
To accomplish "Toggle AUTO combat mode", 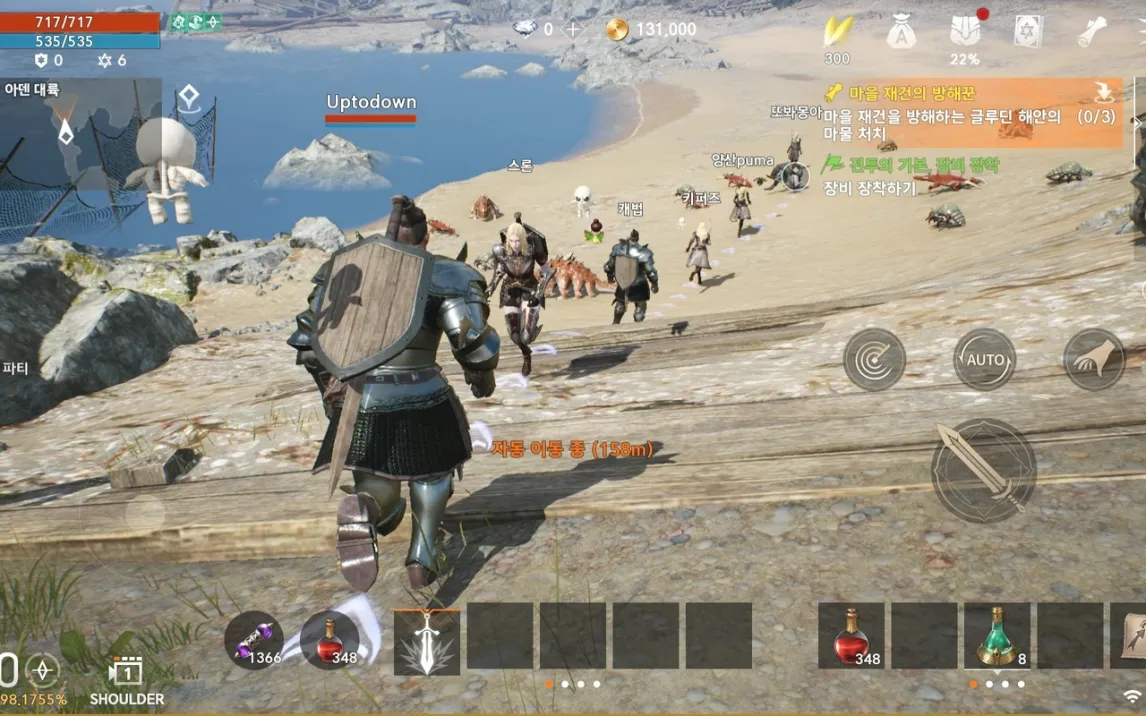I will 984,359.
